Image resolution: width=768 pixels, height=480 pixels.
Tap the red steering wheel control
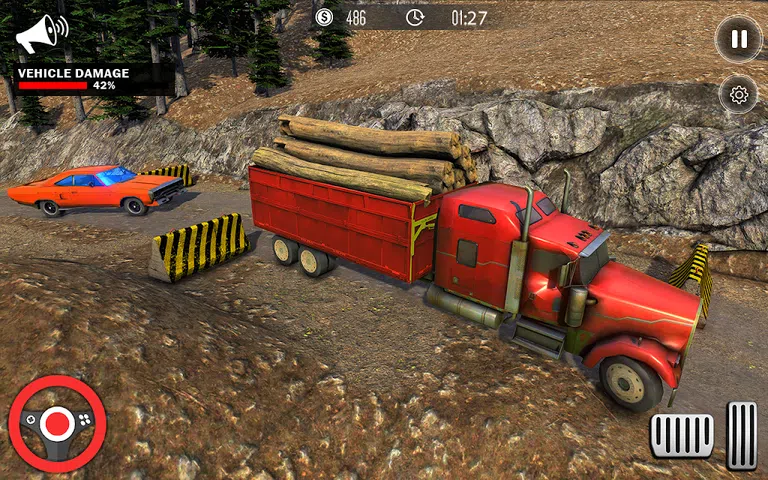(57, 424)
